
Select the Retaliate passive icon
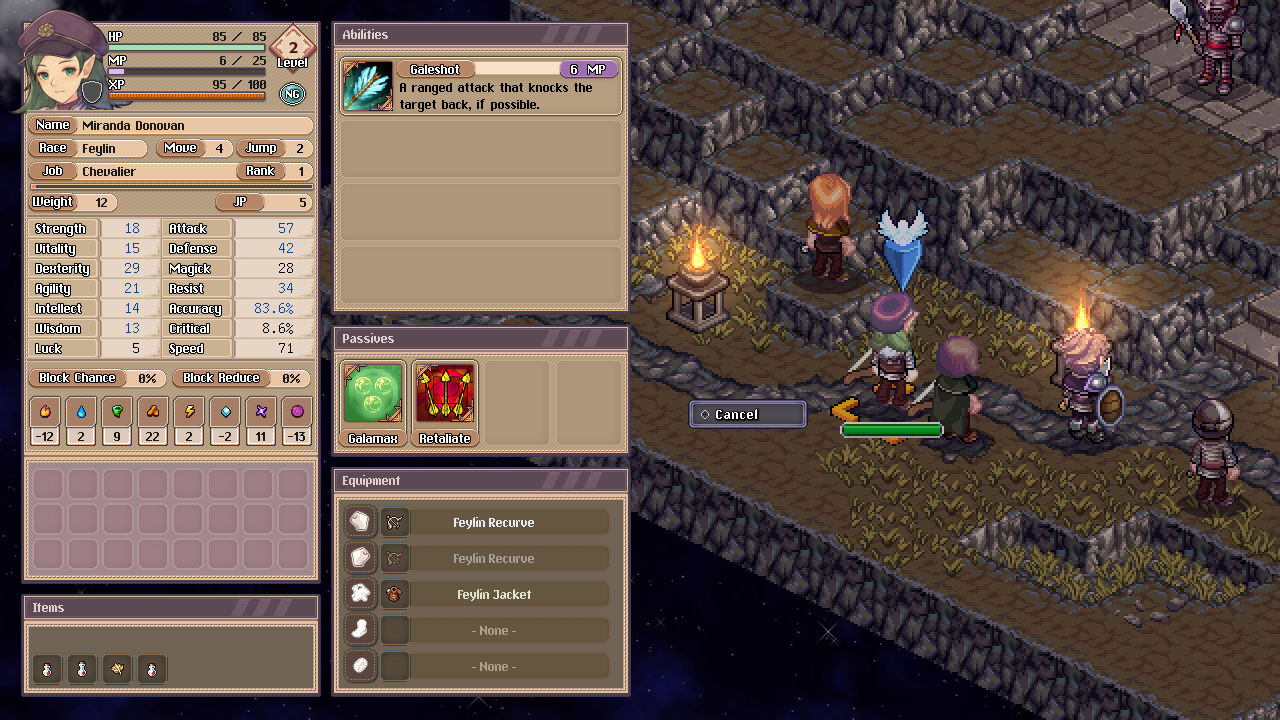click(x=444, y=392)
